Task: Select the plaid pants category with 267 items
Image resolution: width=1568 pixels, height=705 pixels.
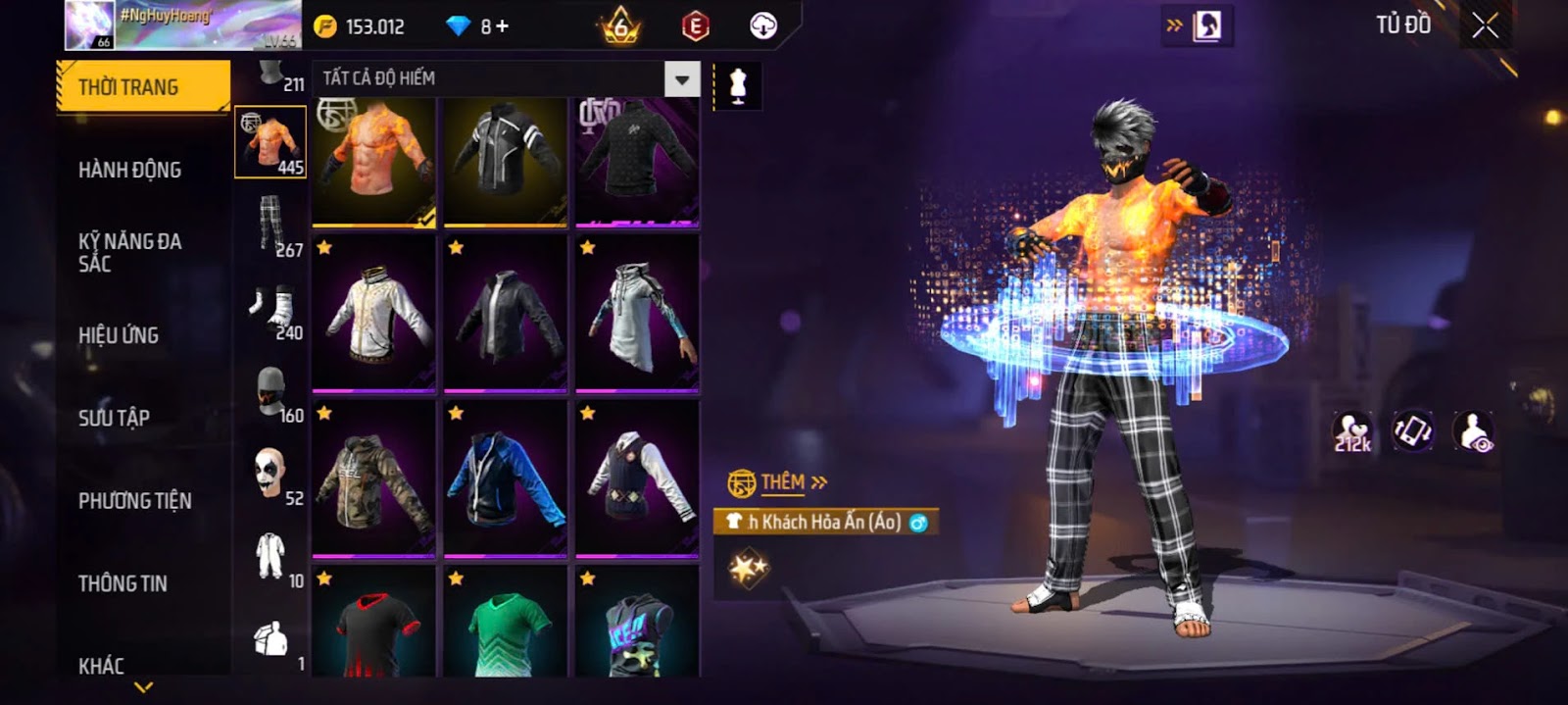Action: tap(271, 225)
